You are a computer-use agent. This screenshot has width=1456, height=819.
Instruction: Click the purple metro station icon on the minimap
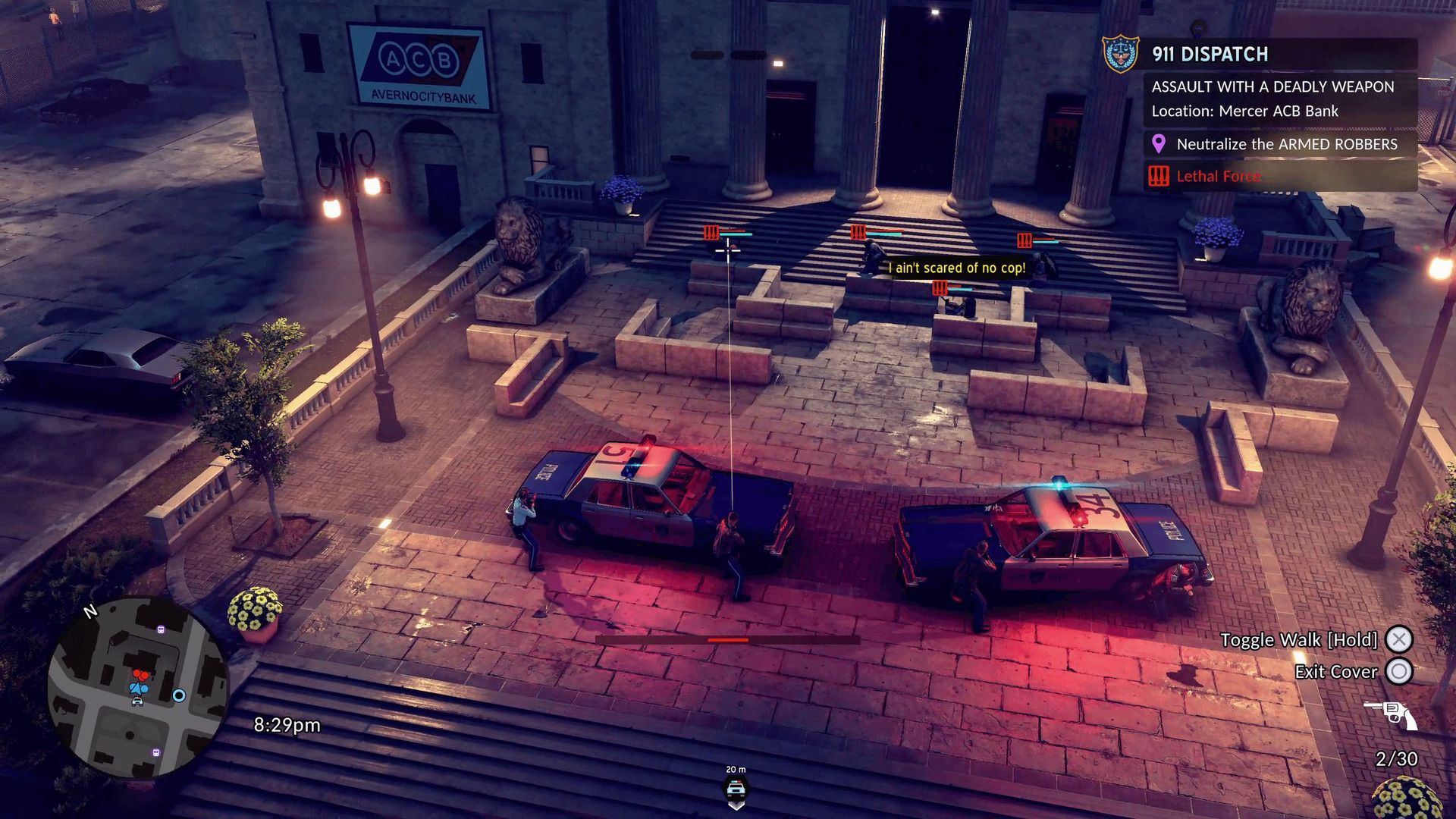click(161, 629)
